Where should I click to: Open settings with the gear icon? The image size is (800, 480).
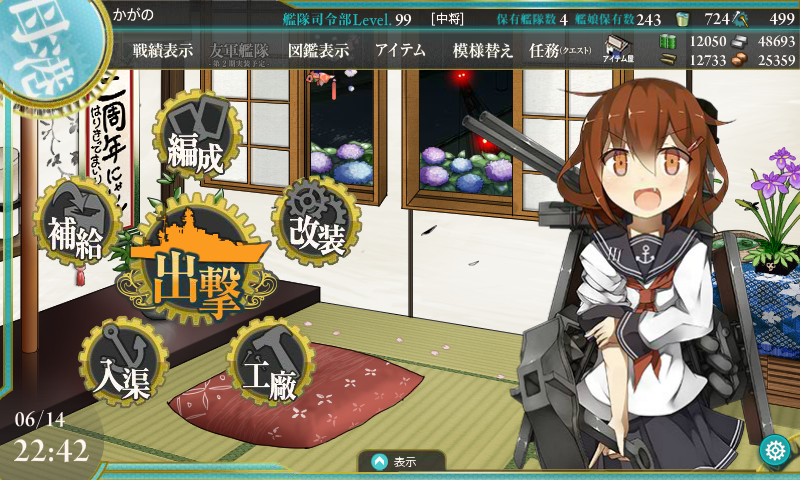click(774, 451)
